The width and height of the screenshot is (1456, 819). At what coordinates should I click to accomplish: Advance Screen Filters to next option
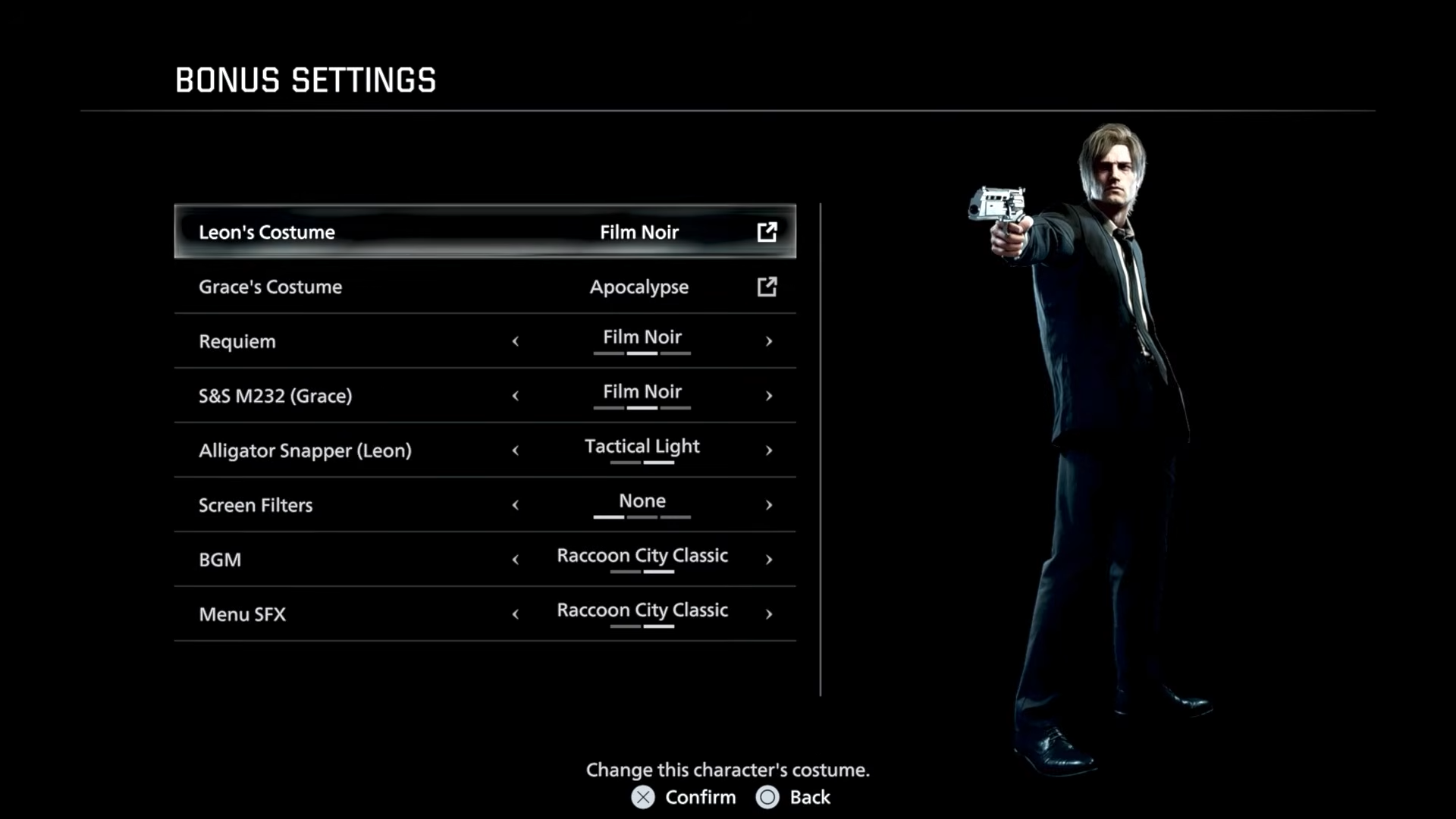tap(769, 505)
